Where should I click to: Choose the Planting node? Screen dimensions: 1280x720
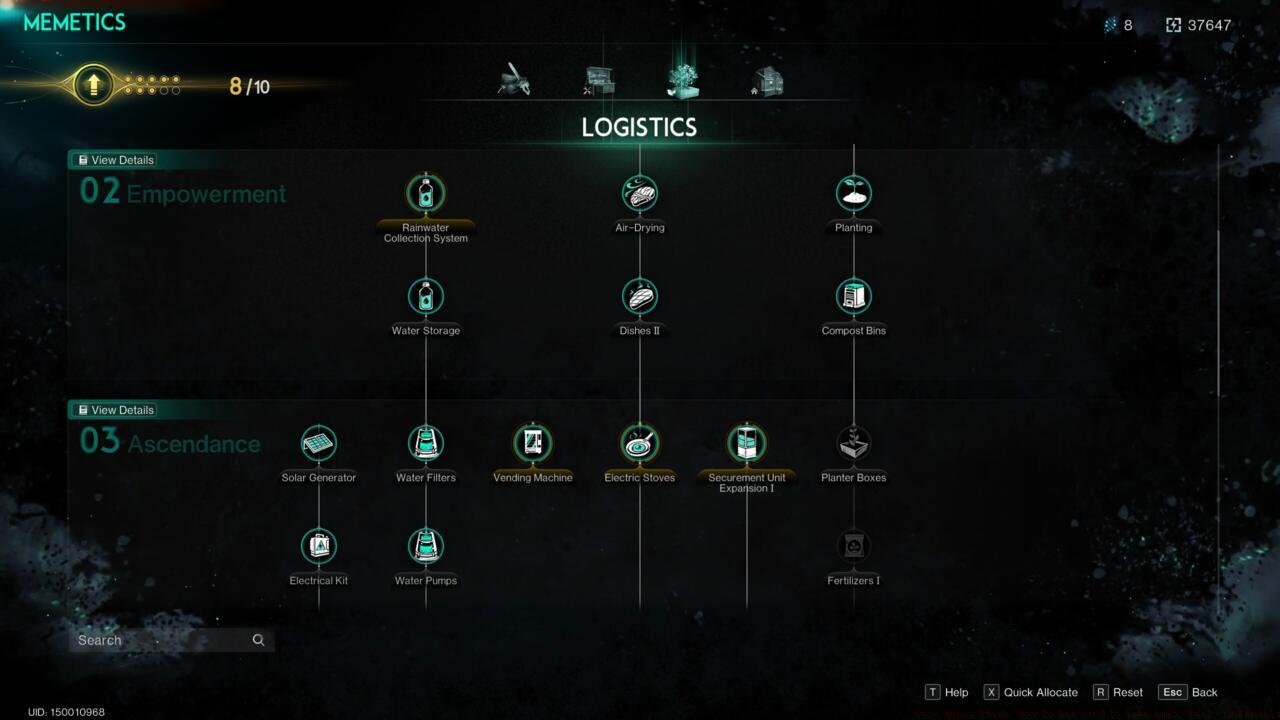[853, 193]
